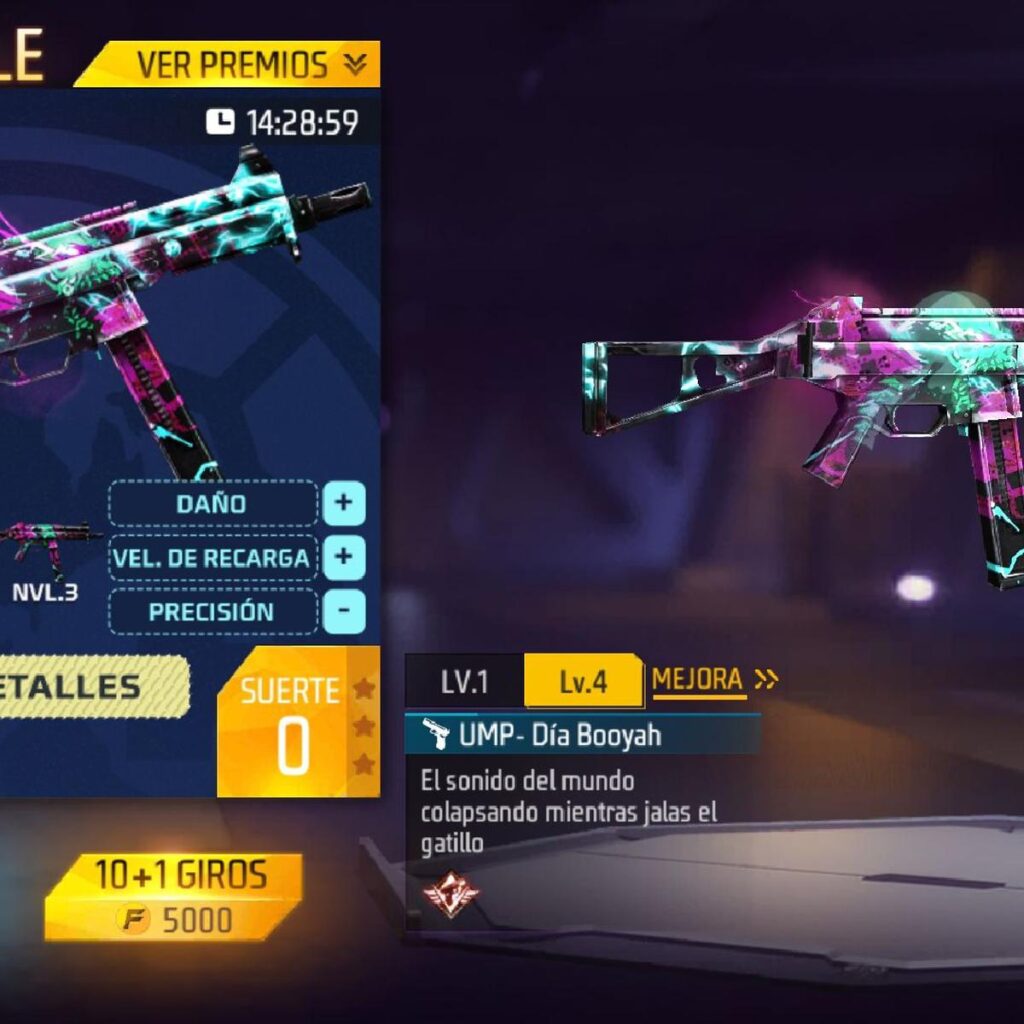Tap the red skill icon under the description
Screen dimensions: 1024x1024
coord(450,893)
